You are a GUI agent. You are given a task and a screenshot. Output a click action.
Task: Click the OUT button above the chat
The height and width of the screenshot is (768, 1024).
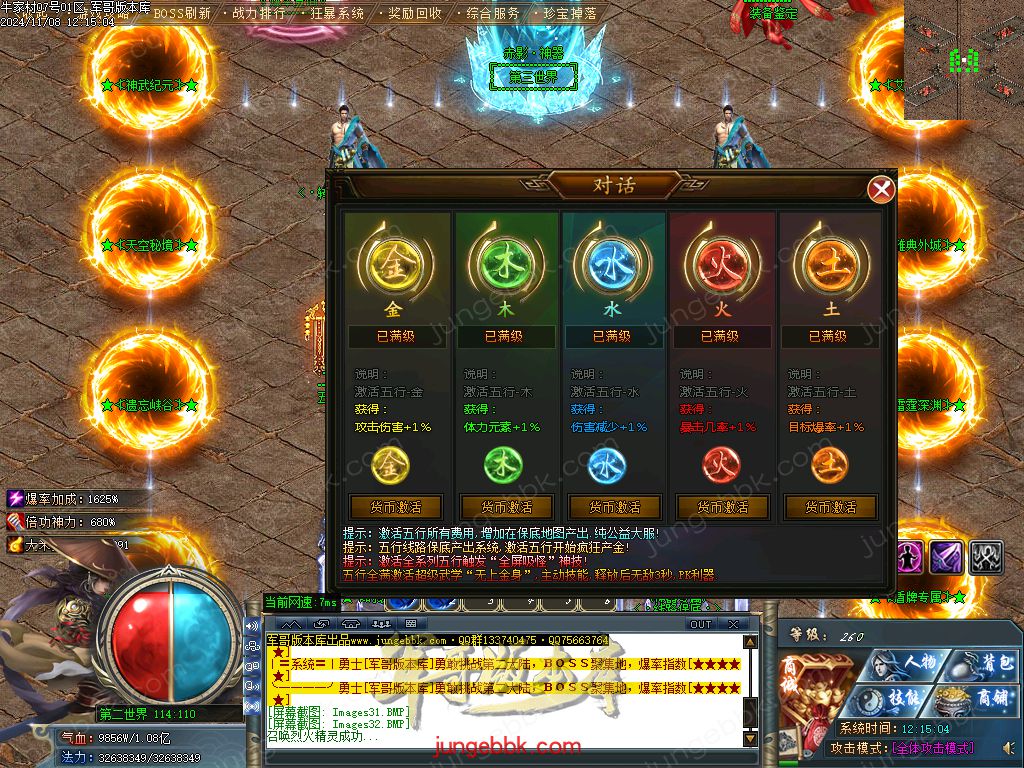[x=701, y=624]
